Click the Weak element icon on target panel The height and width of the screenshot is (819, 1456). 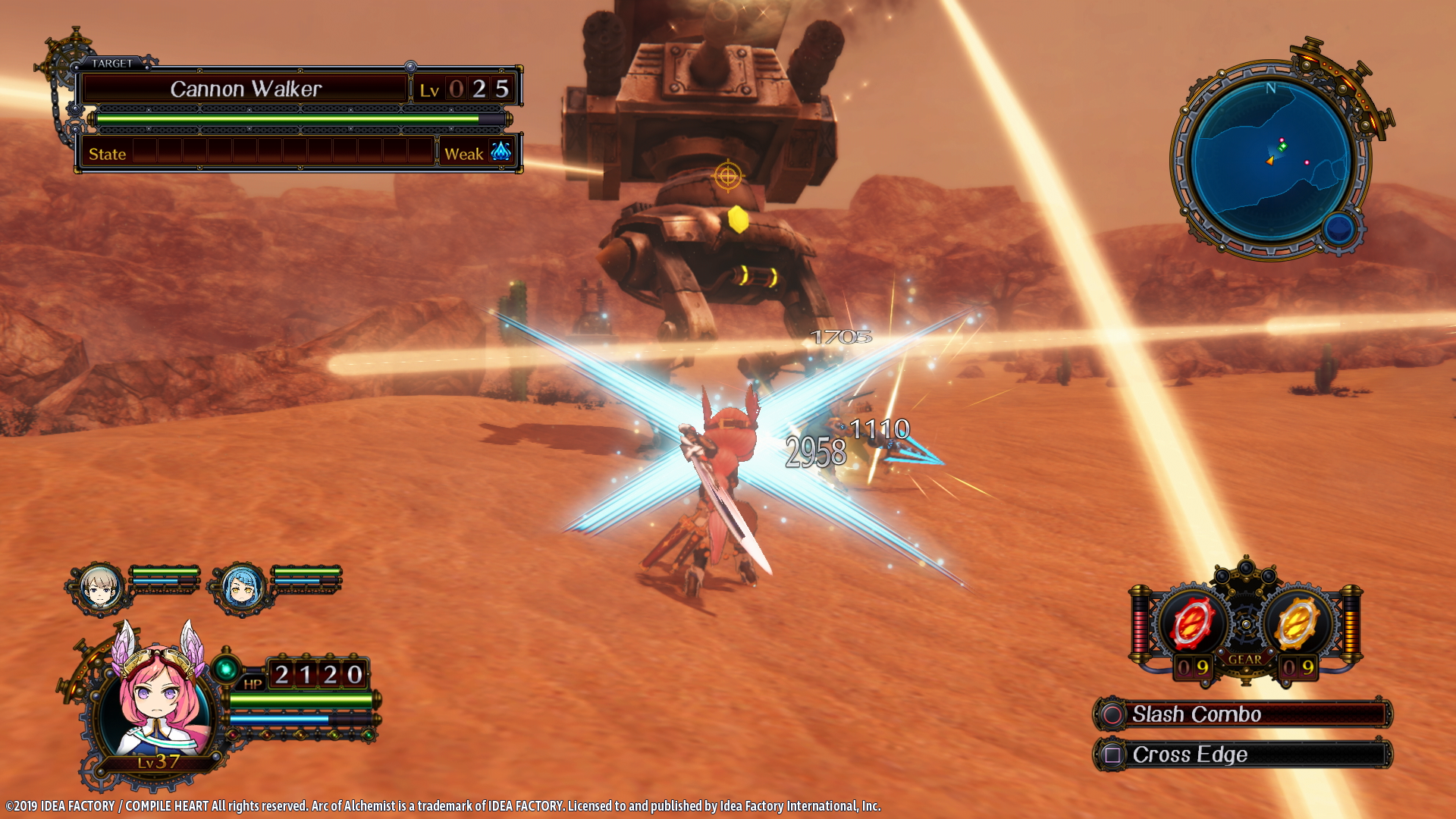pos(500,154)
